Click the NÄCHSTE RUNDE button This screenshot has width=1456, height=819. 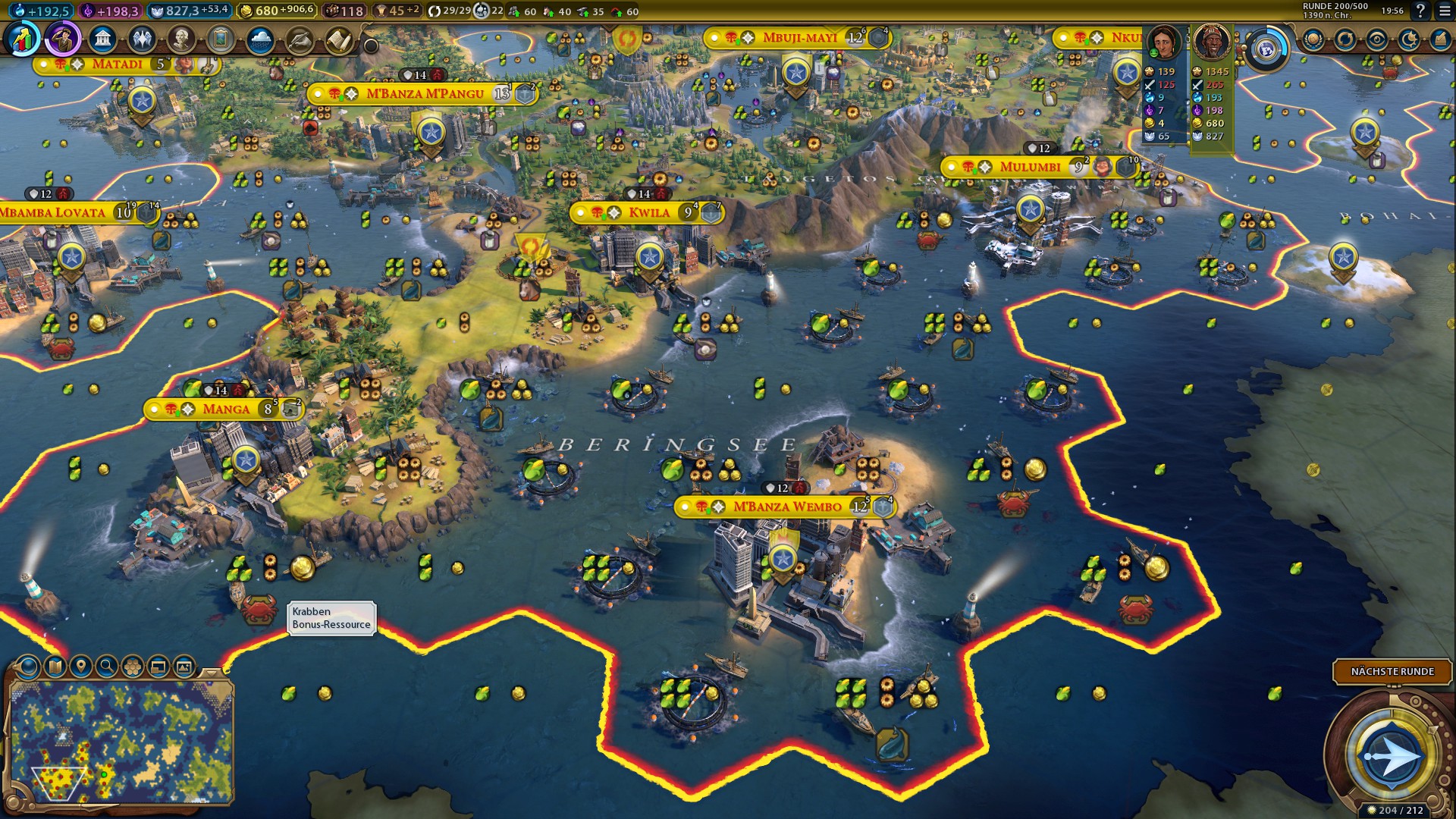1392,671
